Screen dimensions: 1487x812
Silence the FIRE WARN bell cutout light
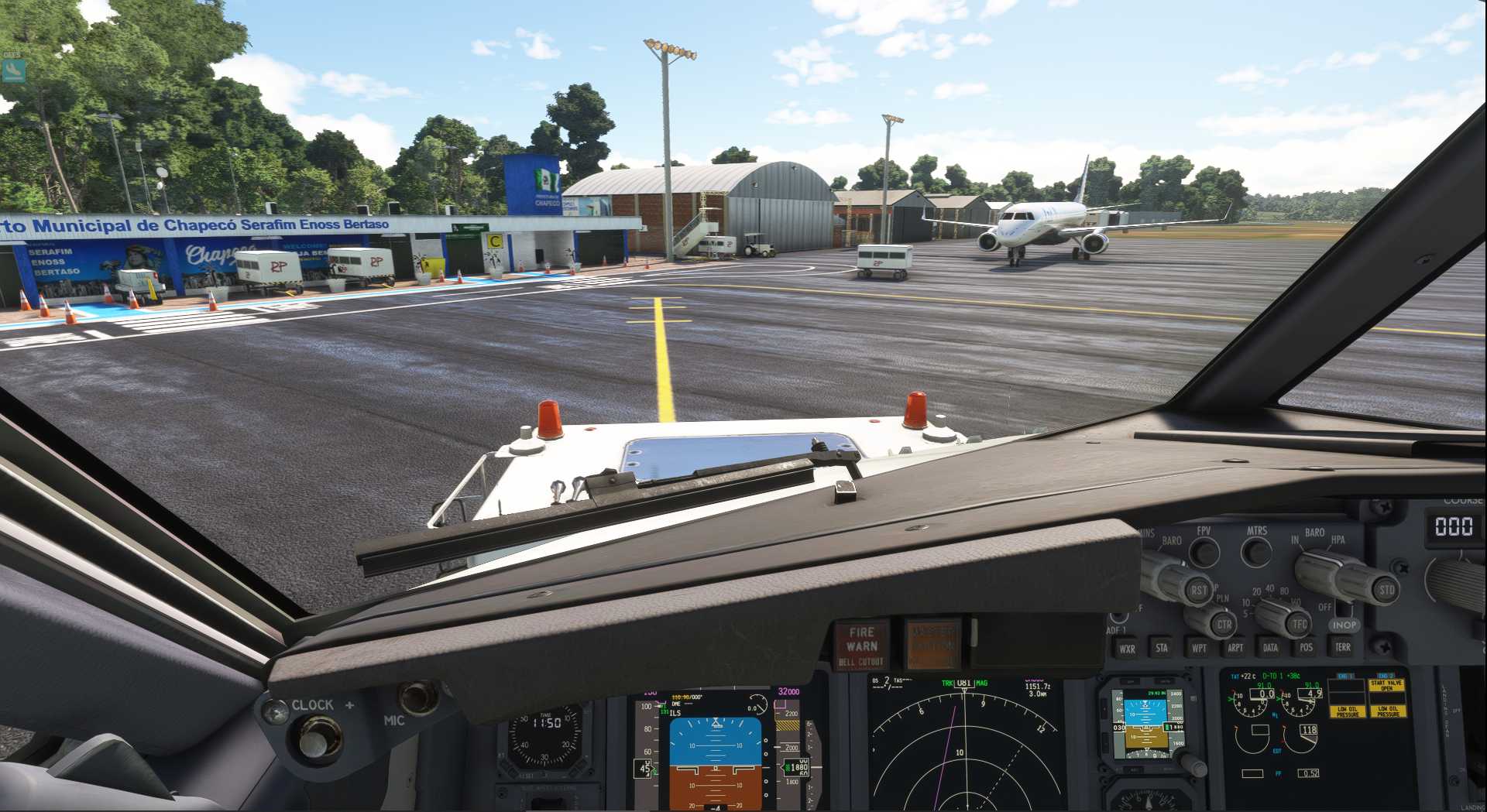coord(860,645)
